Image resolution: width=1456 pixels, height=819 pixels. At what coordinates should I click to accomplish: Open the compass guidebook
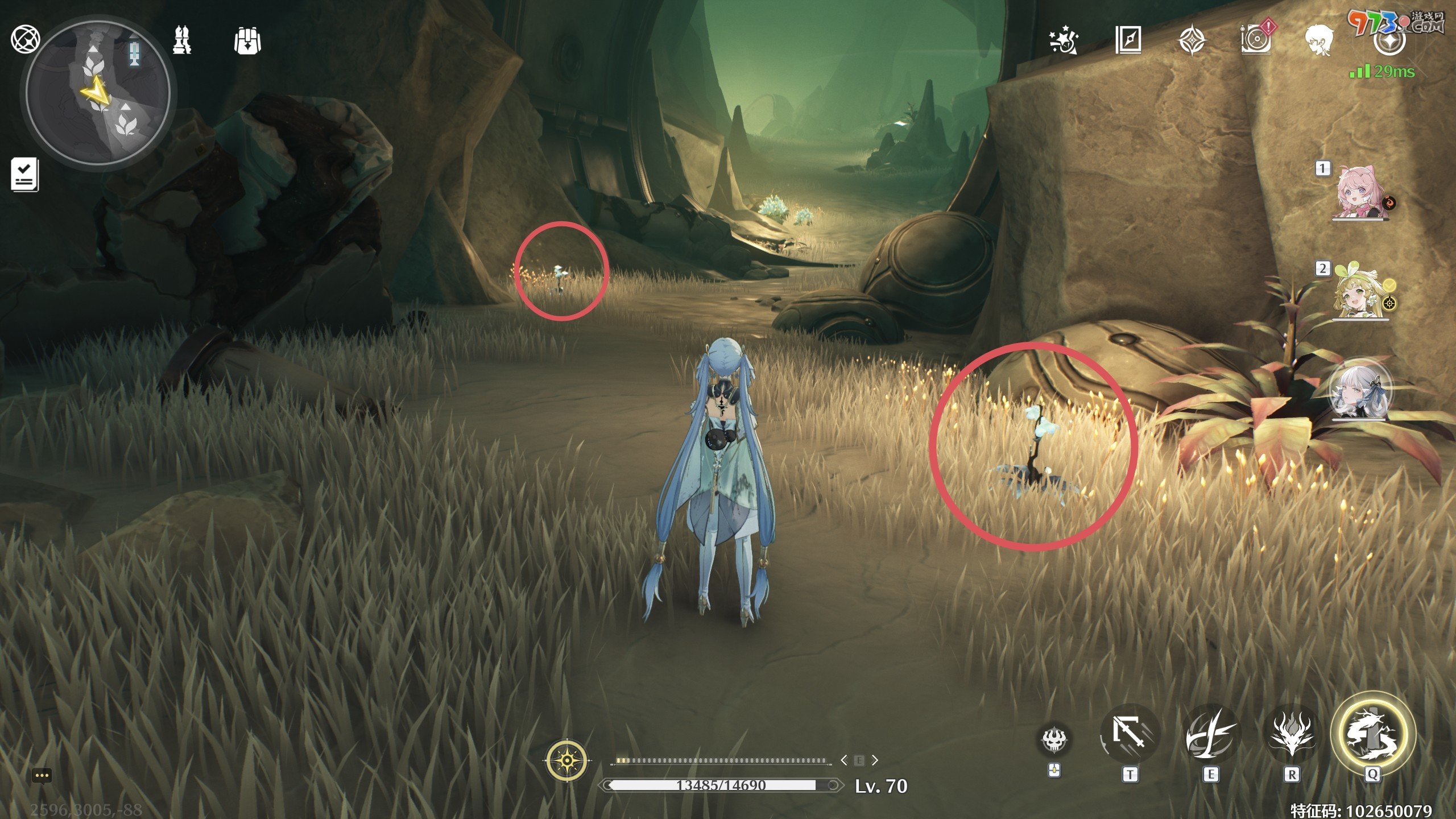[1128, 41]
